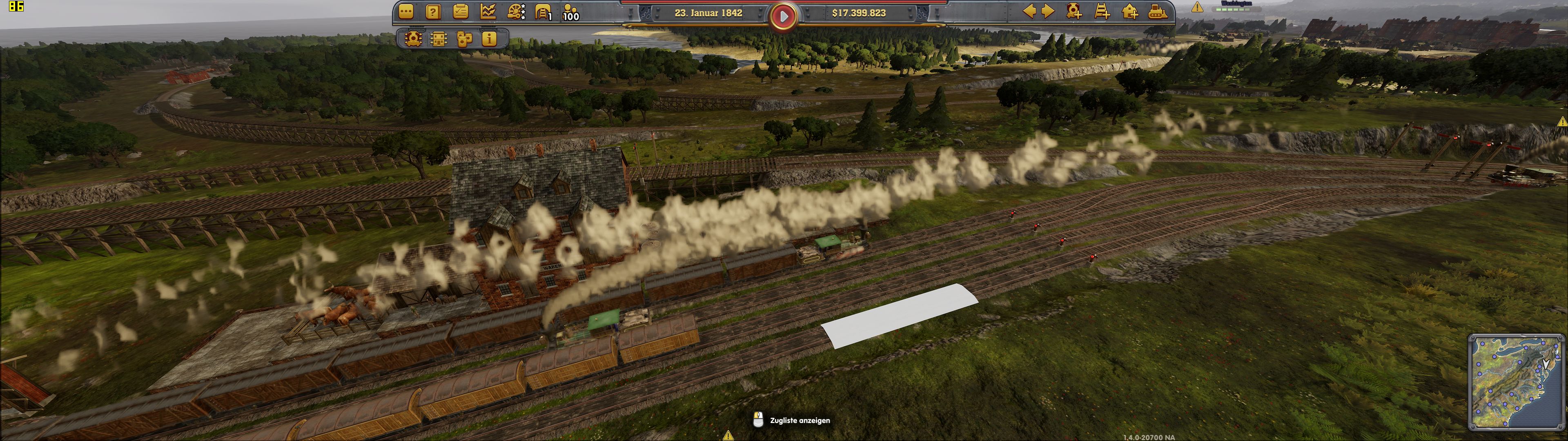Open the building construction tool
Screen dimensions: 1568x441
coord(1130,11)
